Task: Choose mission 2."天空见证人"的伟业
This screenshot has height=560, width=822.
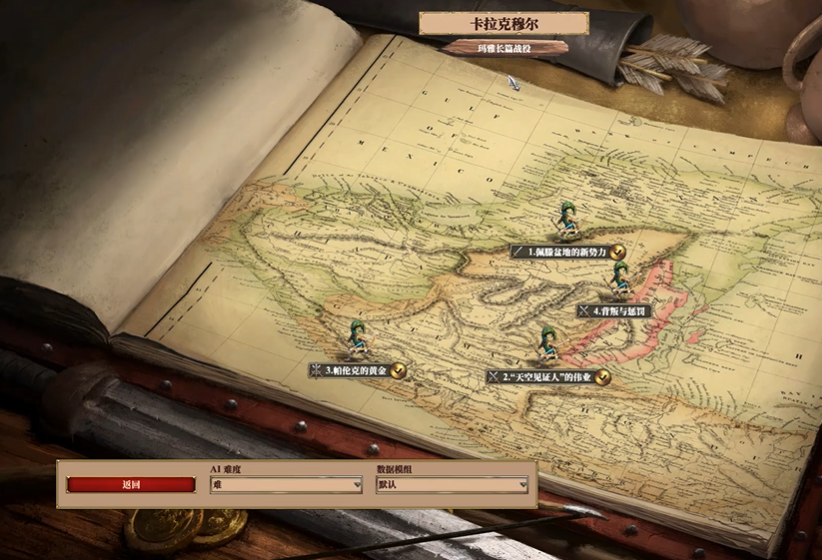Action: 546,377
